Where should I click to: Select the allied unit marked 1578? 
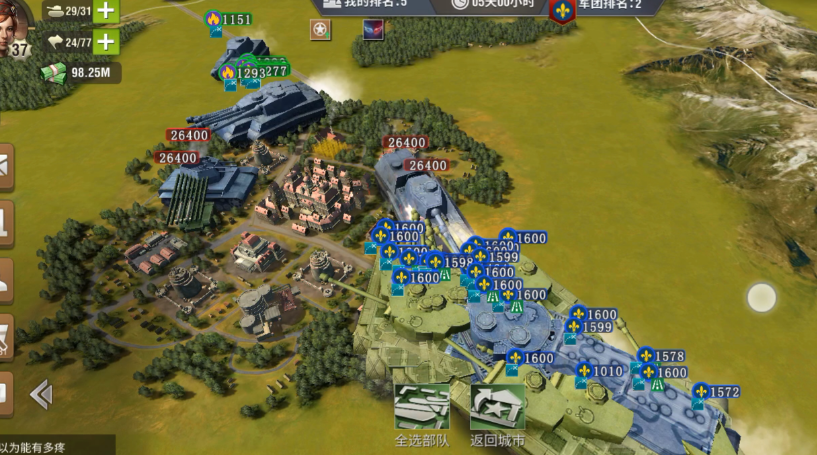pyautogui.click(x=661, y=357)
